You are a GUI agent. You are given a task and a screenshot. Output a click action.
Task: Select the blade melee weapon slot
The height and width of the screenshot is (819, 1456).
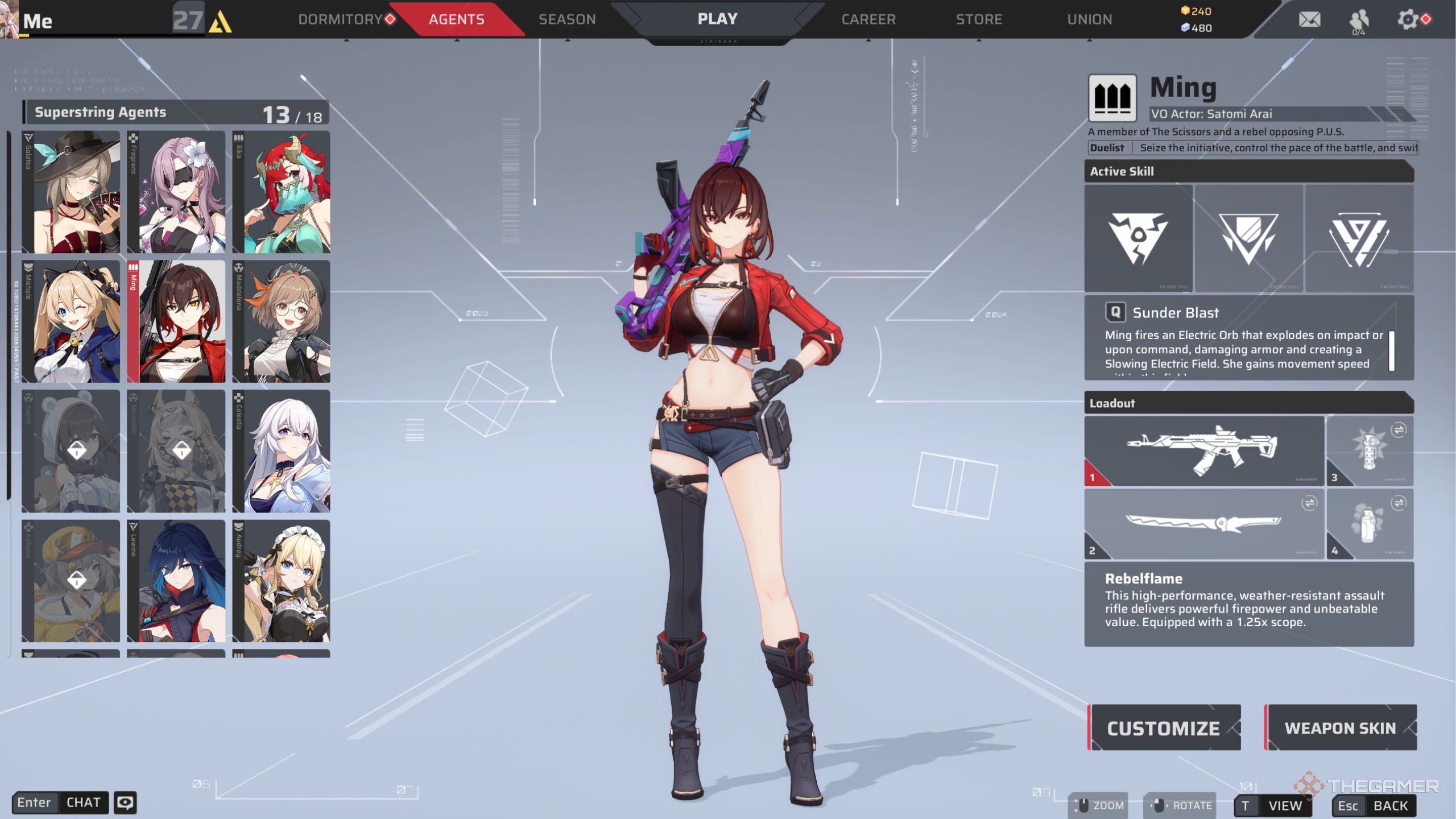click(1204, 524)
